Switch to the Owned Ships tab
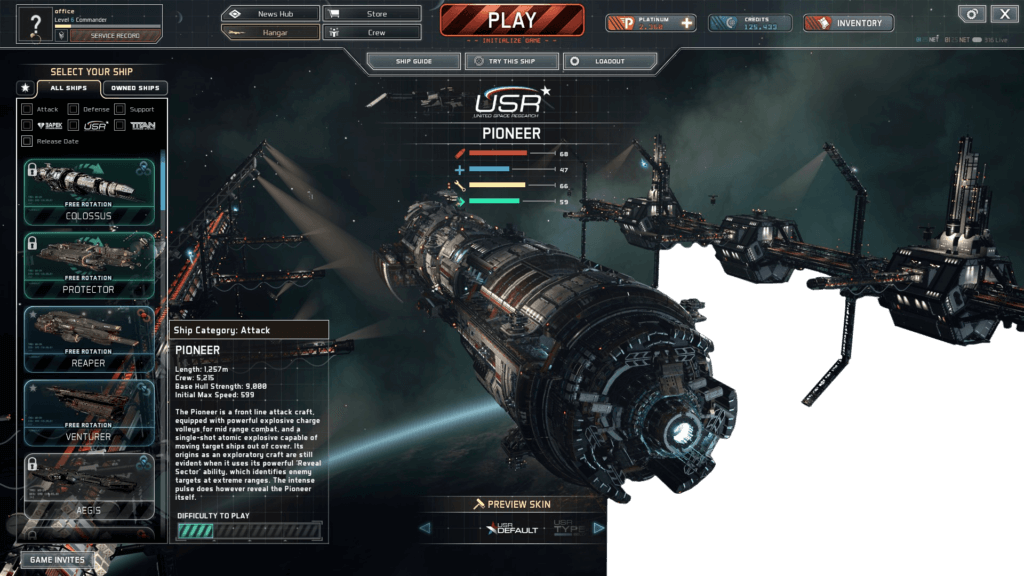This screenshot has height=576, width=1024. tap(135, 88)
